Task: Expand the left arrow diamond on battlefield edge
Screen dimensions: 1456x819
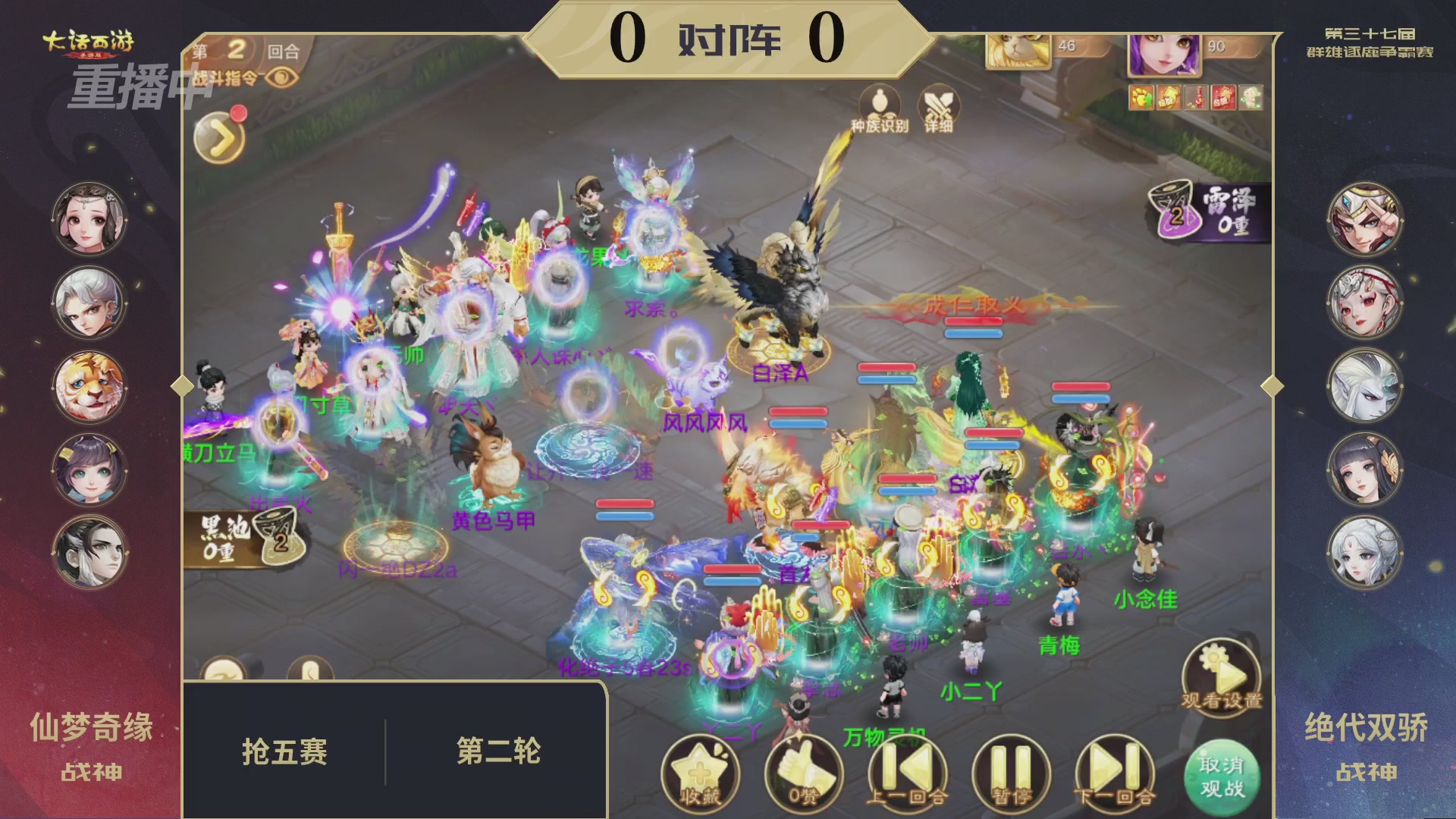Action: [182, 386]
